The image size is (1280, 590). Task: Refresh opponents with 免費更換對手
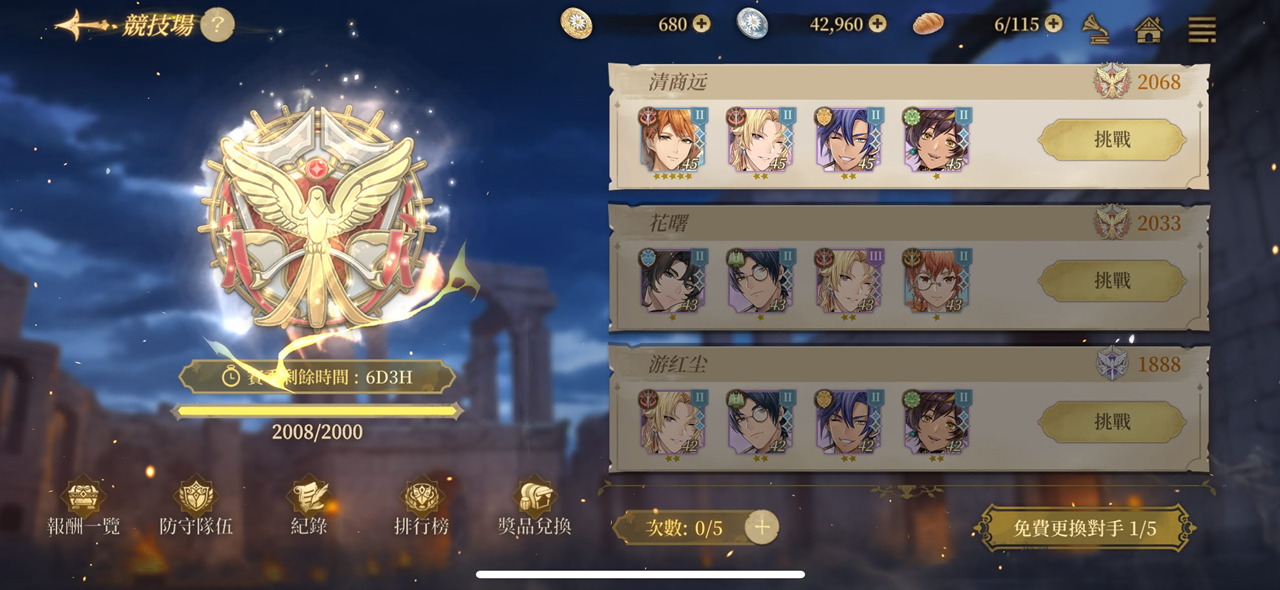coord(1085,528)
